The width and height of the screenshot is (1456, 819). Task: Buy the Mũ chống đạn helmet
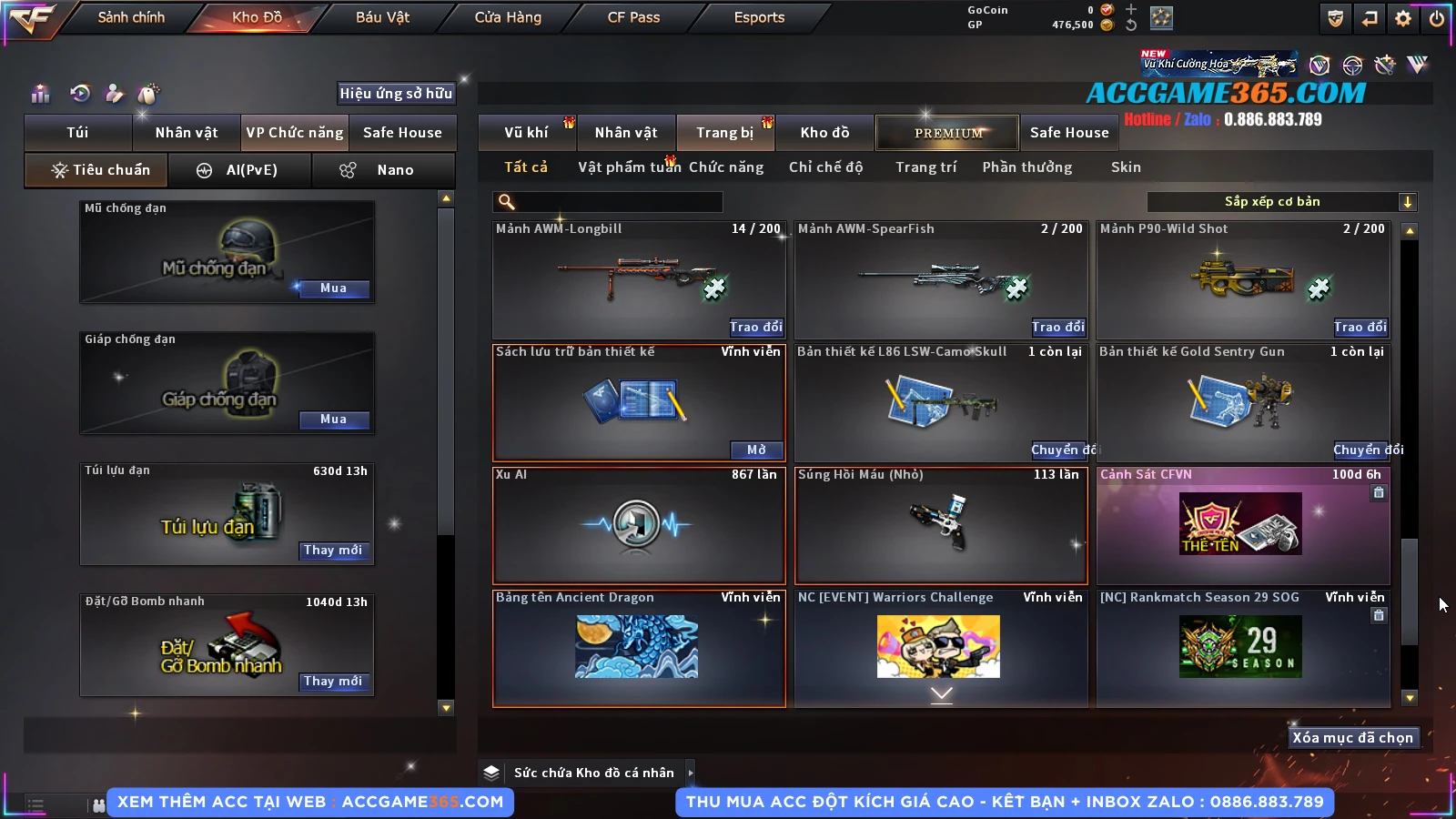pyautogui.click(x=333, y=288)
